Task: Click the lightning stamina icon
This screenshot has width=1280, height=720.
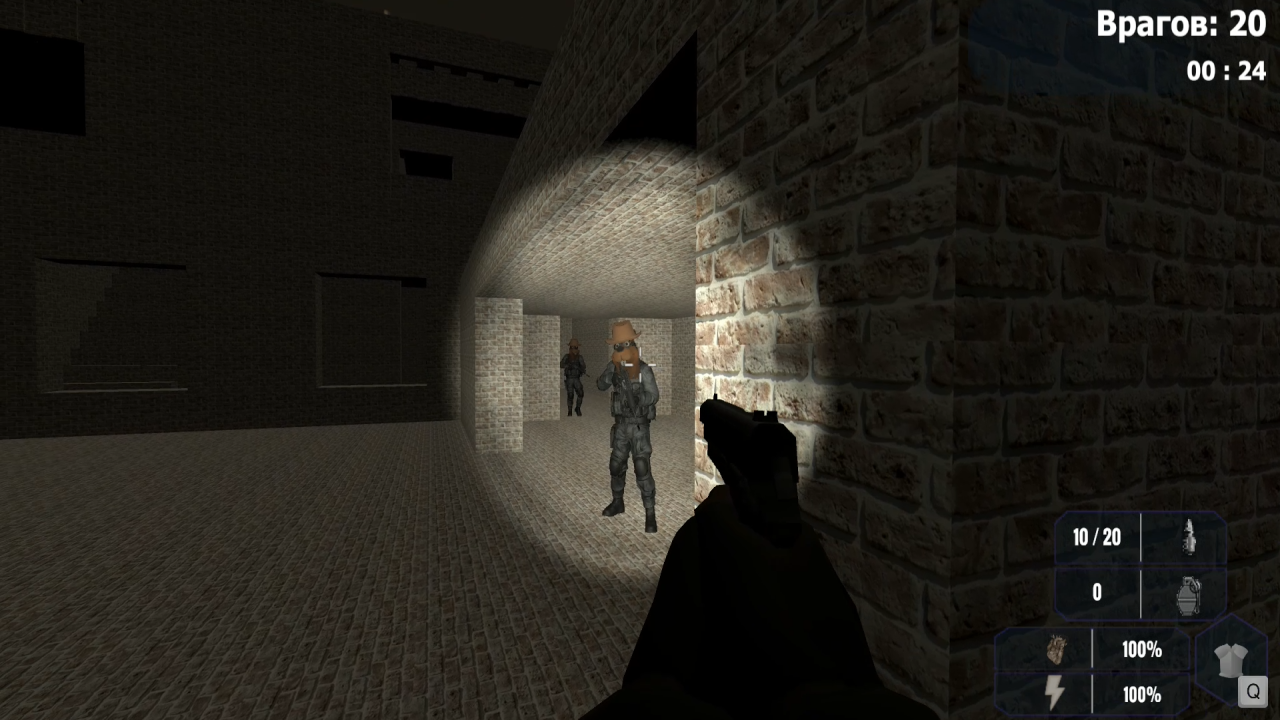Action: pos(1055,694)
